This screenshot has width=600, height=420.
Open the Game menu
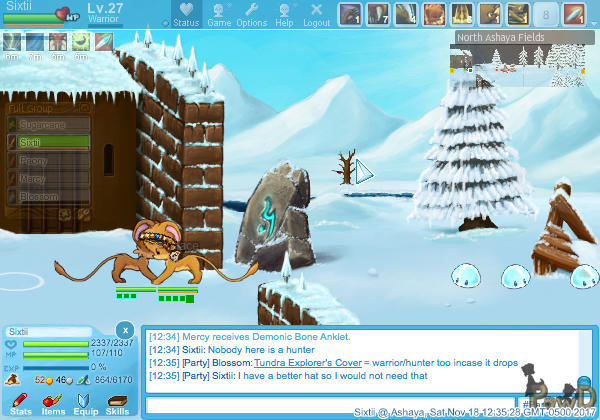(219, 15)
